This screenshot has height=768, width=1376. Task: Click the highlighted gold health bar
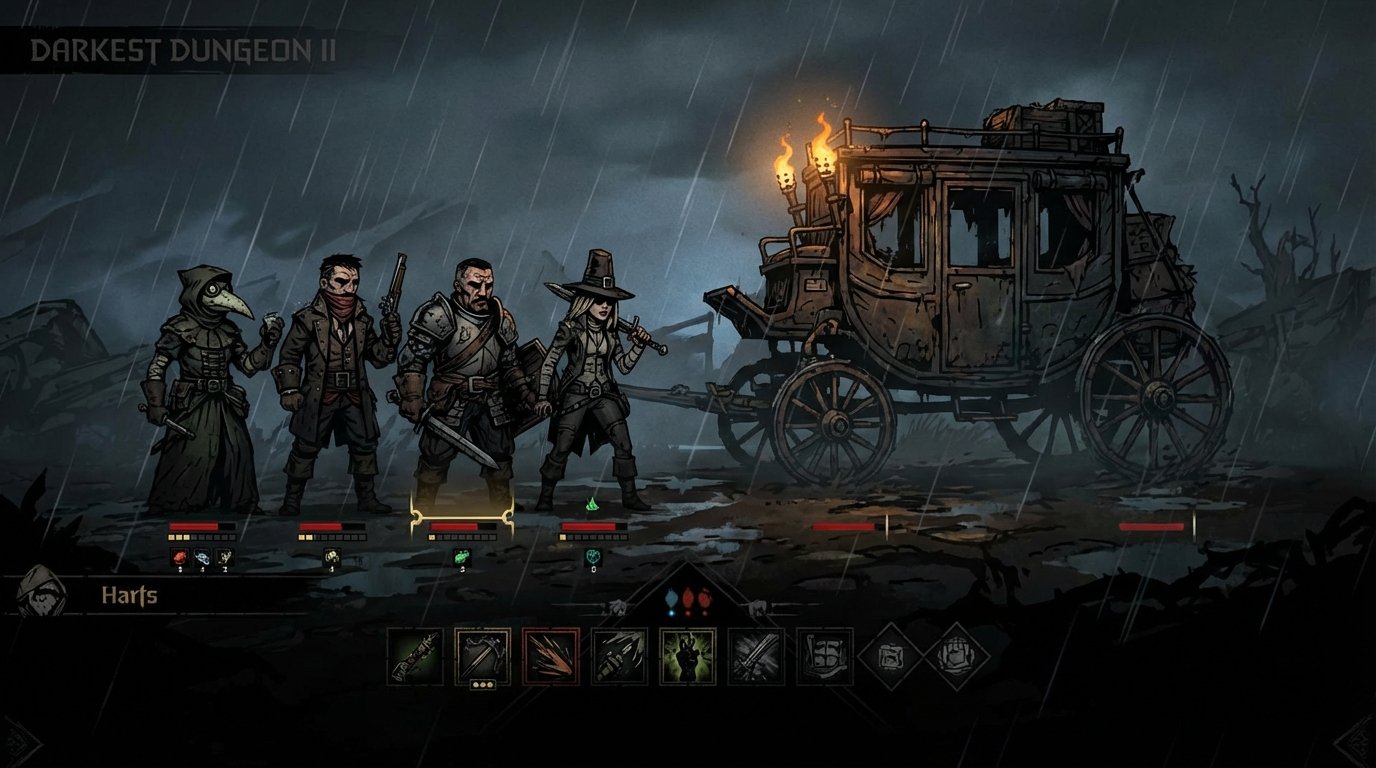463,526
